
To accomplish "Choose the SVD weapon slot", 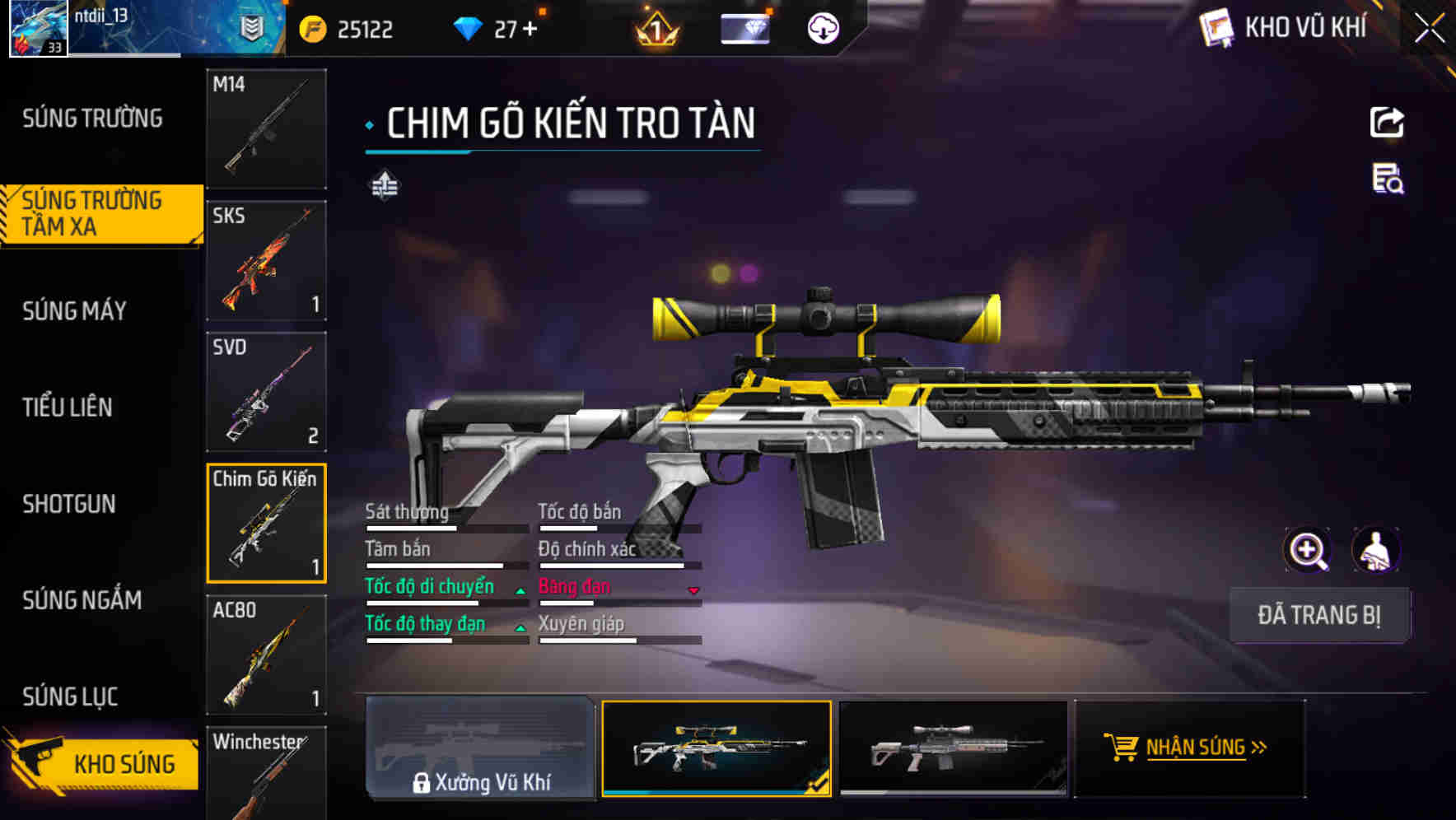I will [266, 392].
